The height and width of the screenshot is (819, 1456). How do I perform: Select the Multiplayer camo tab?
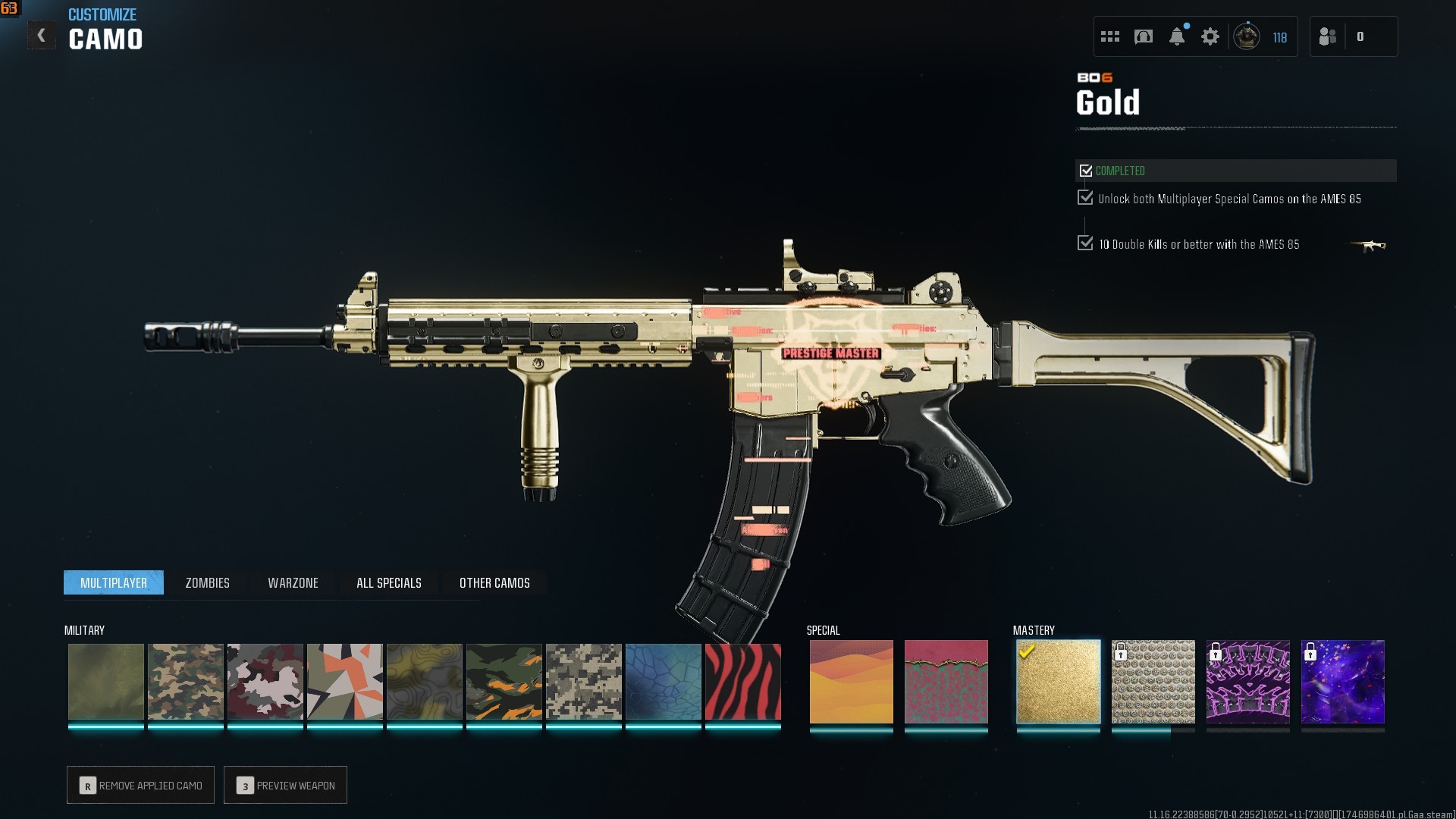[114, 582]
